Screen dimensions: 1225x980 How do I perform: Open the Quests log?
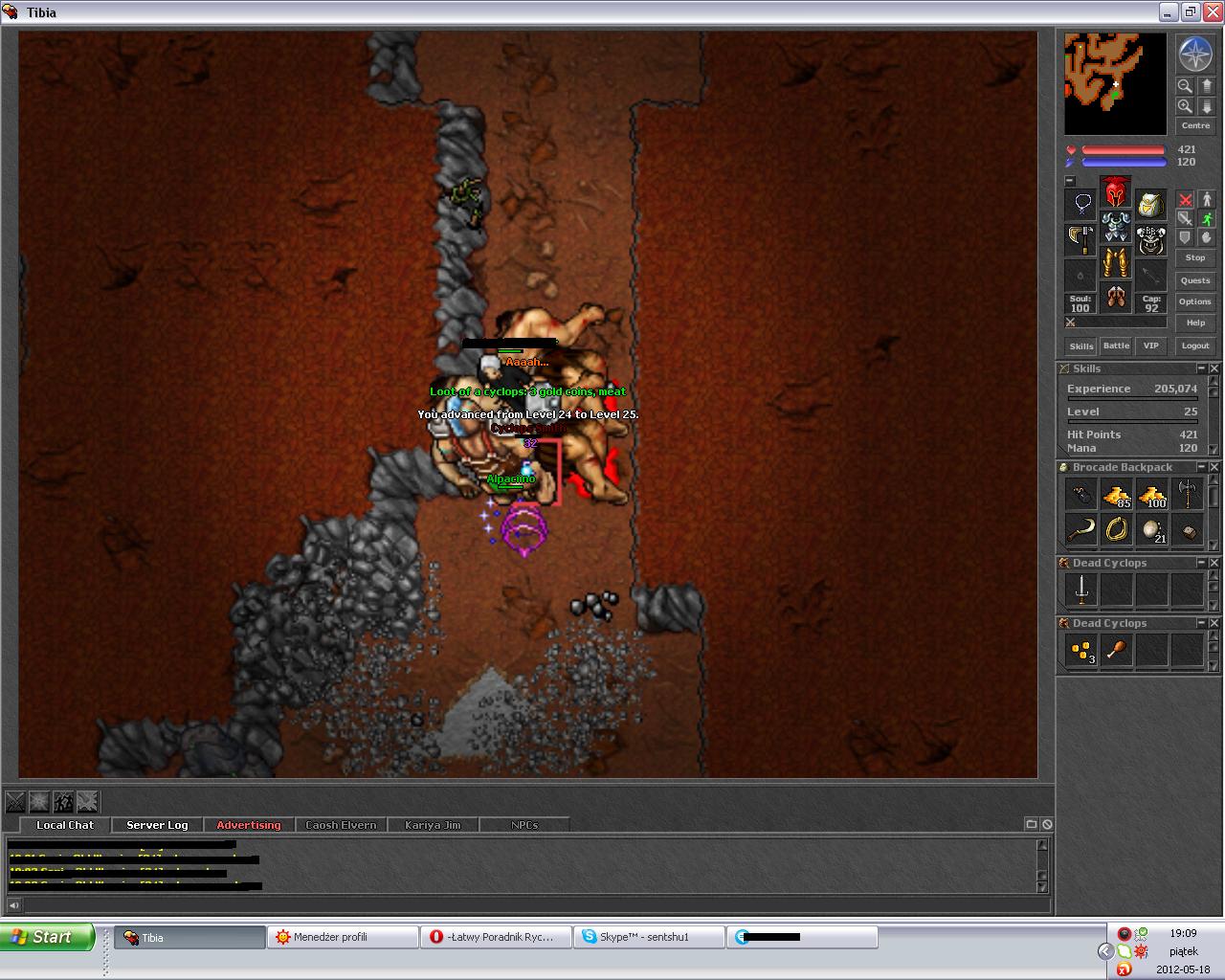[x=1194, y=280]
